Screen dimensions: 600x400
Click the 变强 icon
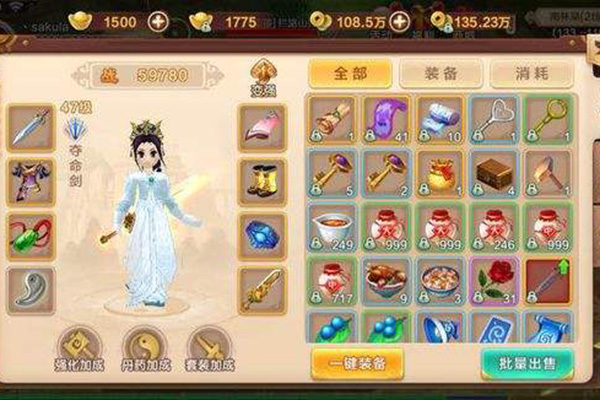[x=262, y=75]
